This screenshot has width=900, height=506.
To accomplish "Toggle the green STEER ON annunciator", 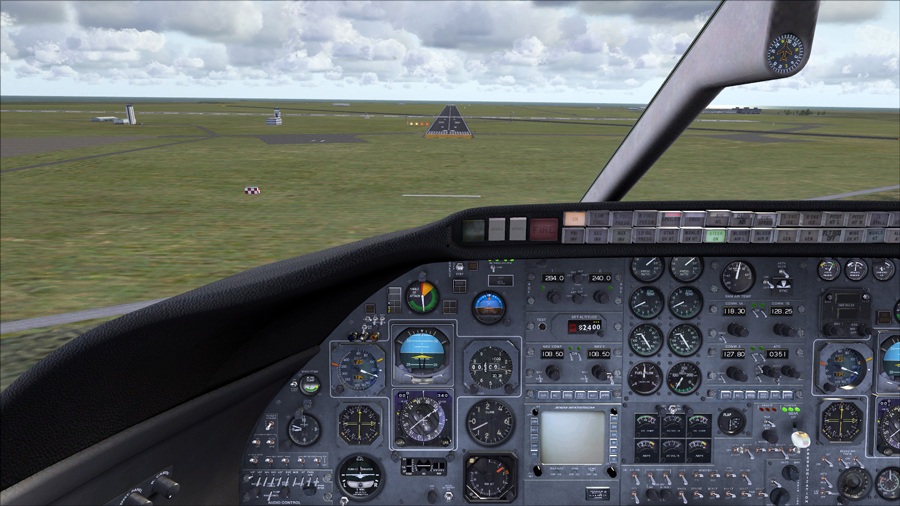I will tap(713, 236).
